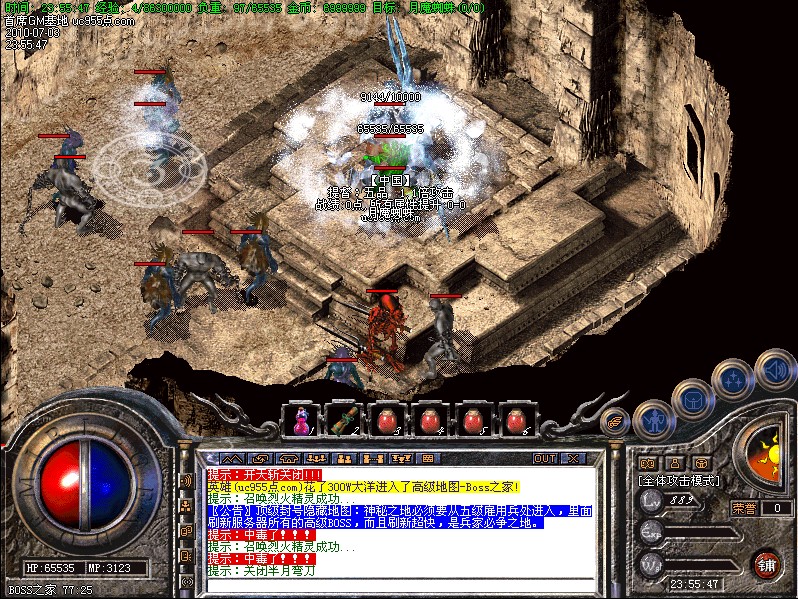Click the small person icon above attack mode
Screen dimensions: 798x599
(675, 463)
